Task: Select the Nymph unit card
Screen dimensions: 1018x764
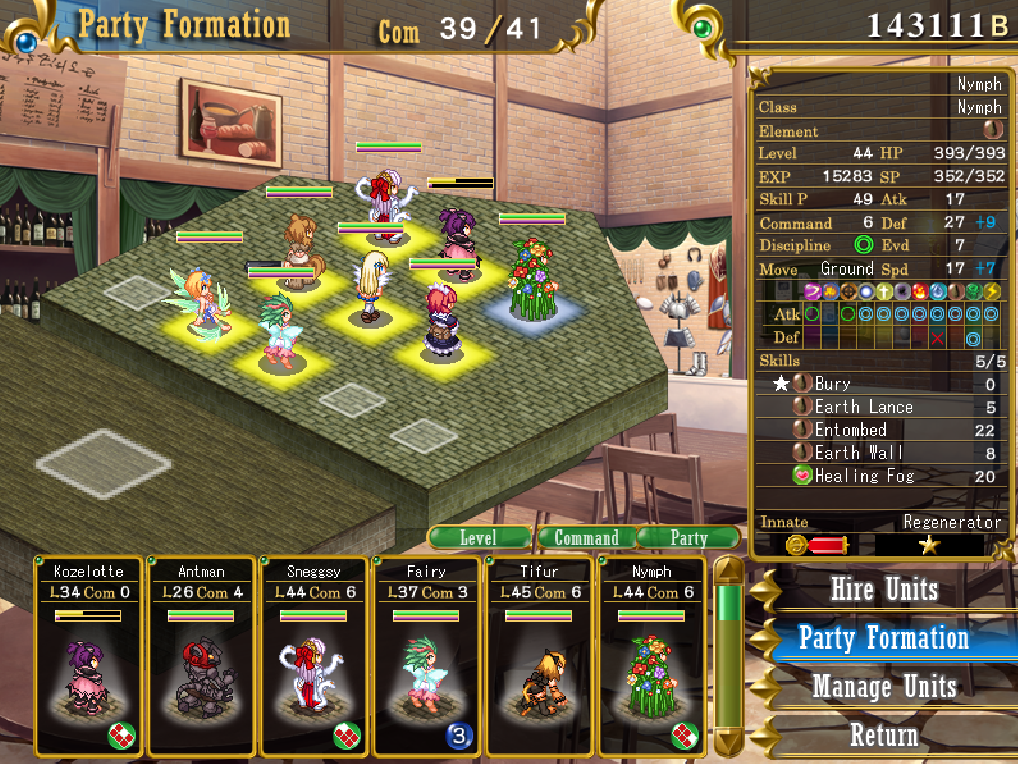Action: [654, 656]
